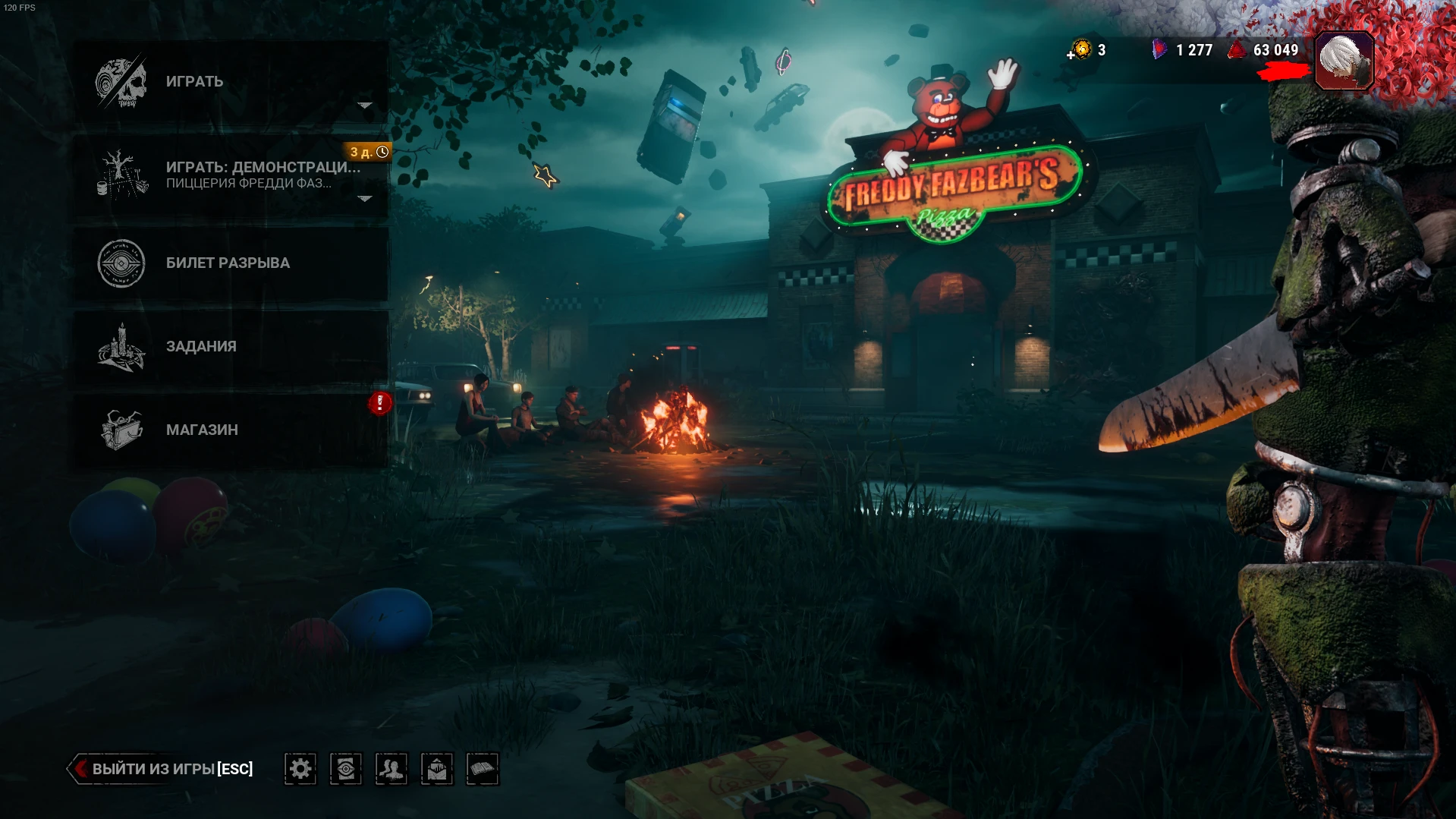Open the Game Manual book icon
The image size is (1456, 819).
point(482,769)
